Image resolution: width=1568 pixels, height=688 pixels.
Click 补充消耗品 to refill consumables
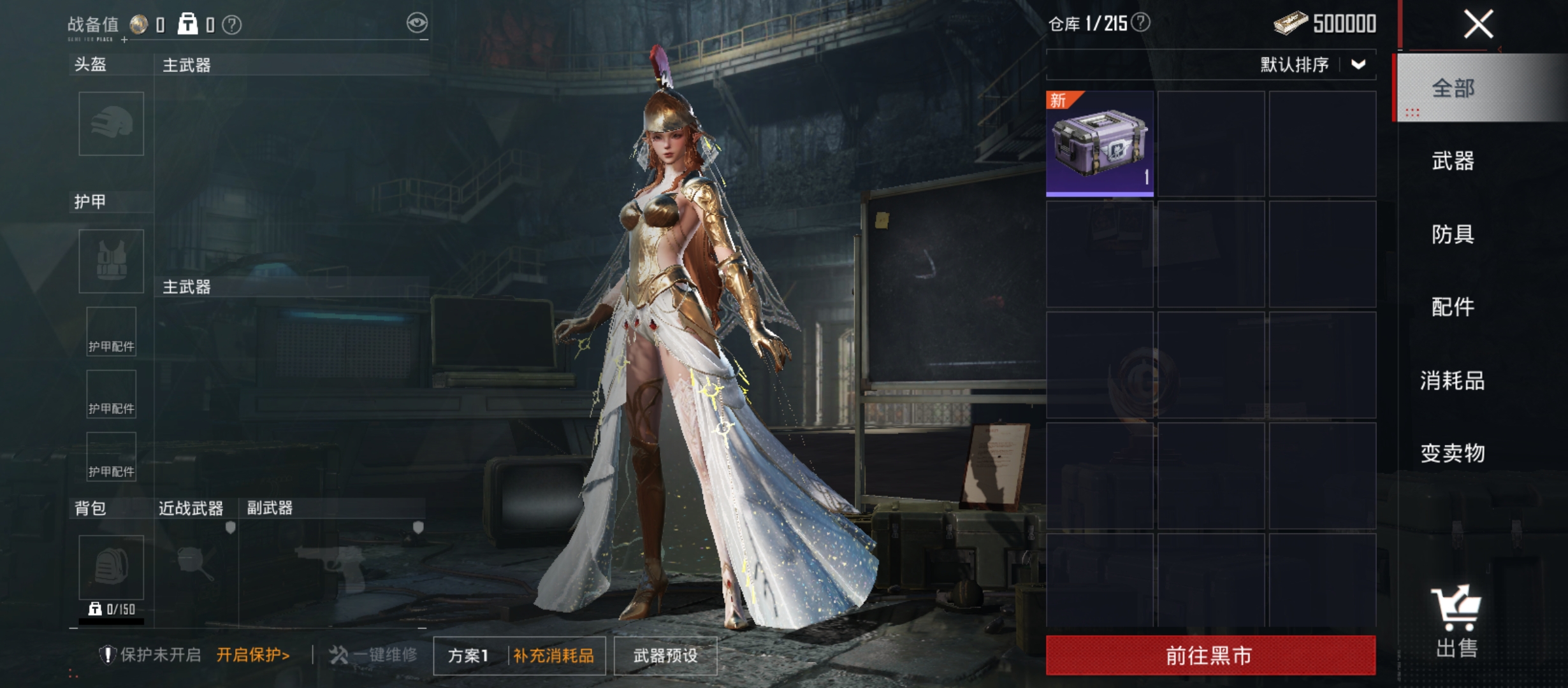click(553, 656)
